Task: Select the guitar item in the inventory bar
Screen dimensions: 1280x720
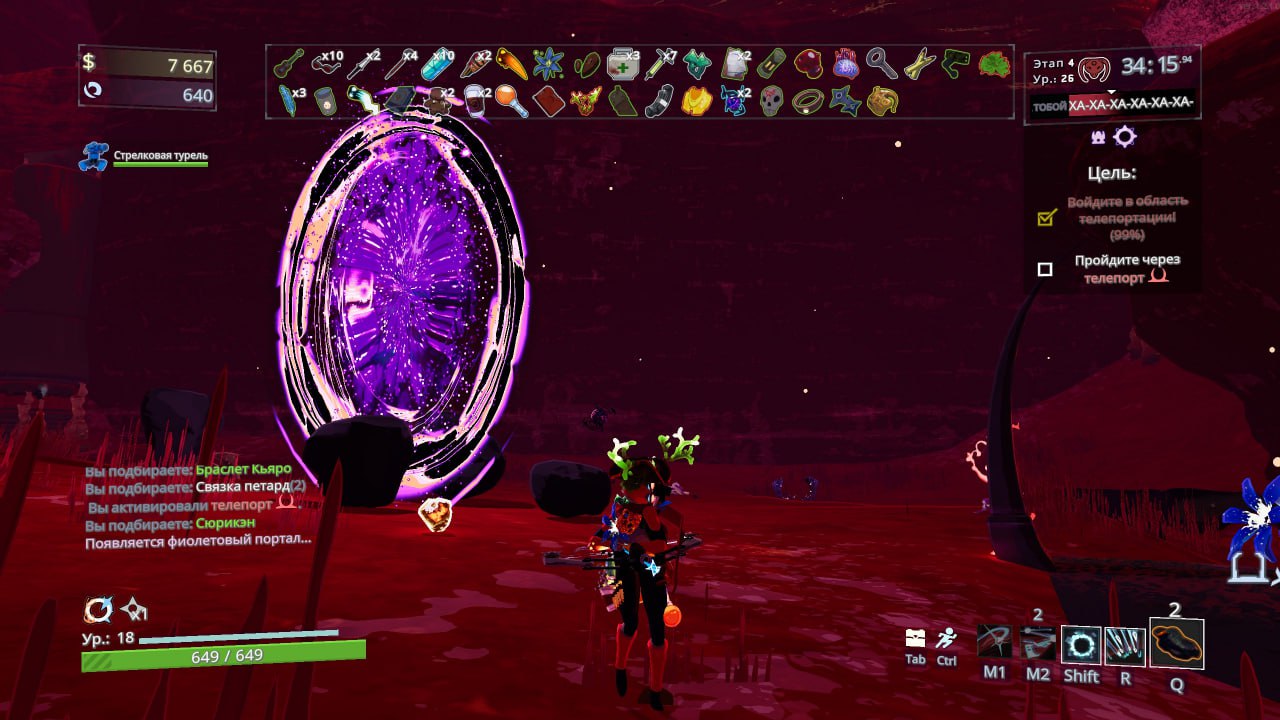Action: 288,64
